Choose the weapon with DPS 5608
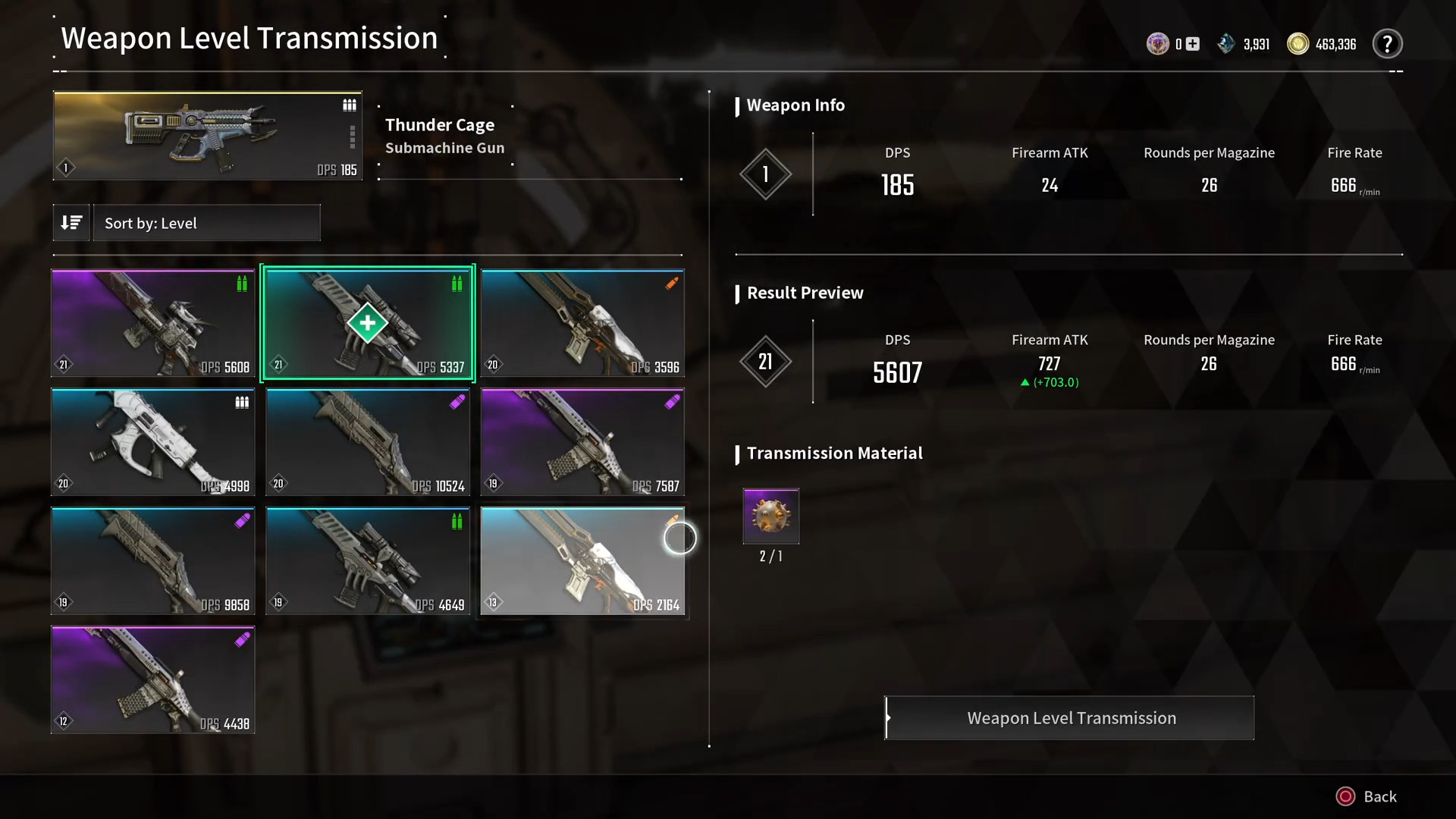The height and width of the screenshot is (819, 1456). pos(153,323)
